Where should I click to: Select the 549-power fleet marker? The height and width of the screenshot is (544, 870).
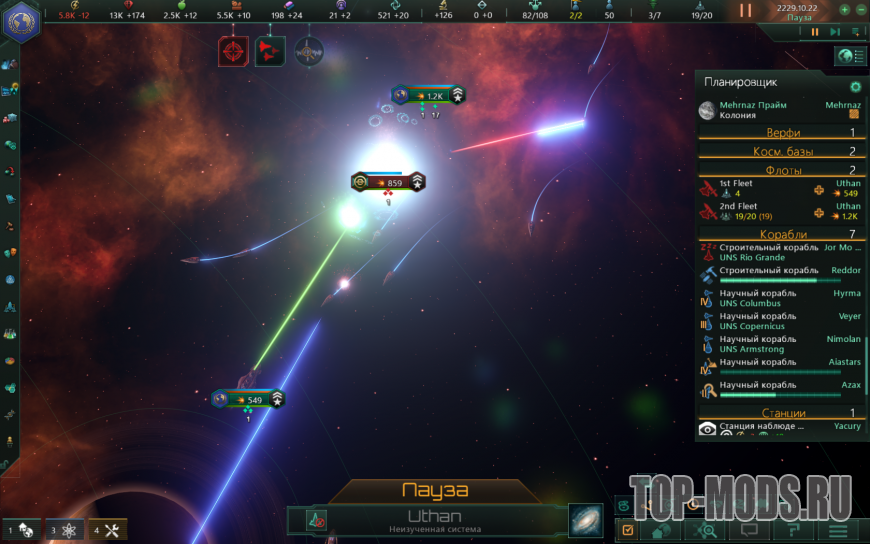pyautogui.click(x=248, y=399)
